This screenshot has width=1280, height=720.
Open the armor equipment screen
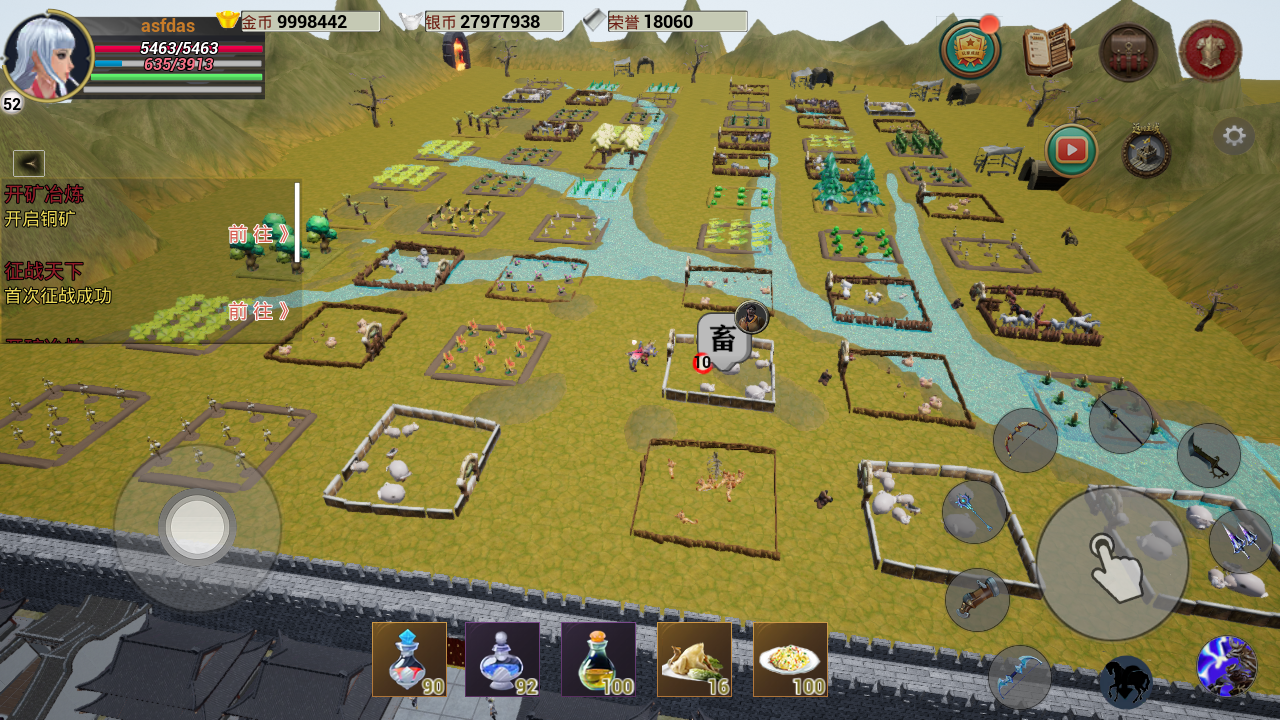coord(1210,51)
